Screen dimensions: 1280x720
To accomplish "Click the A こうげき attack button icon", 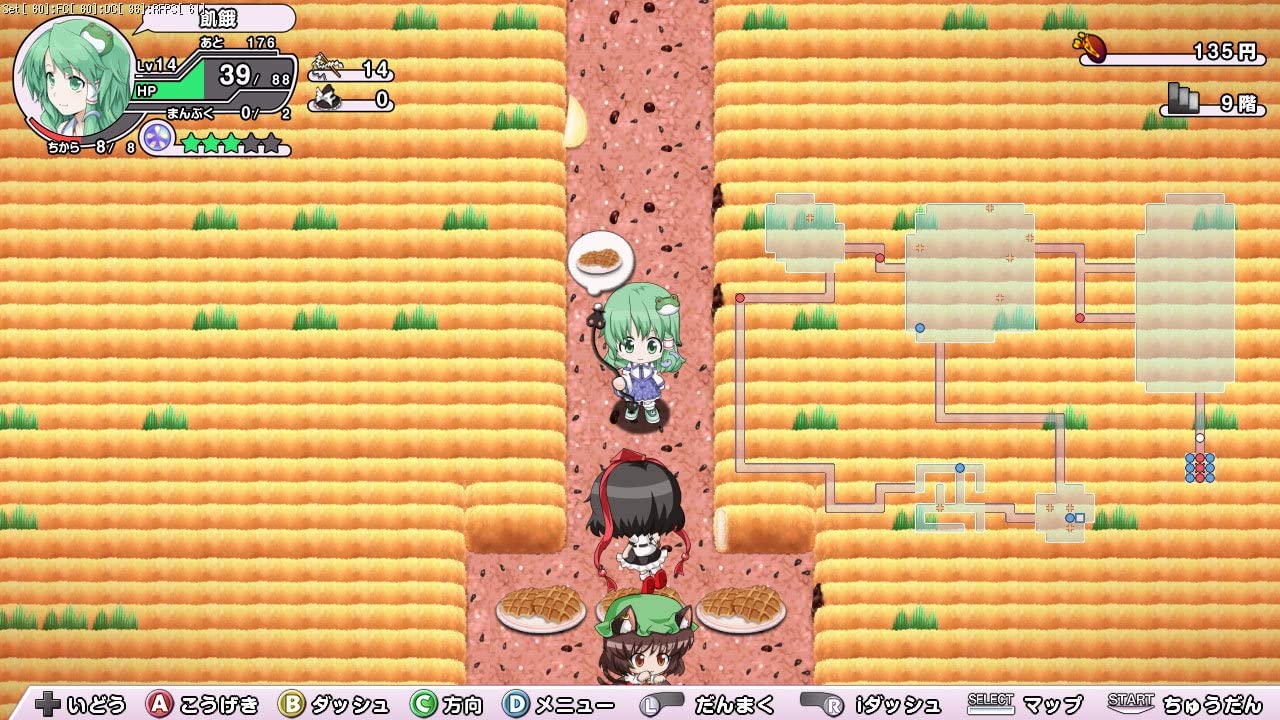I will tap(159, 704).
